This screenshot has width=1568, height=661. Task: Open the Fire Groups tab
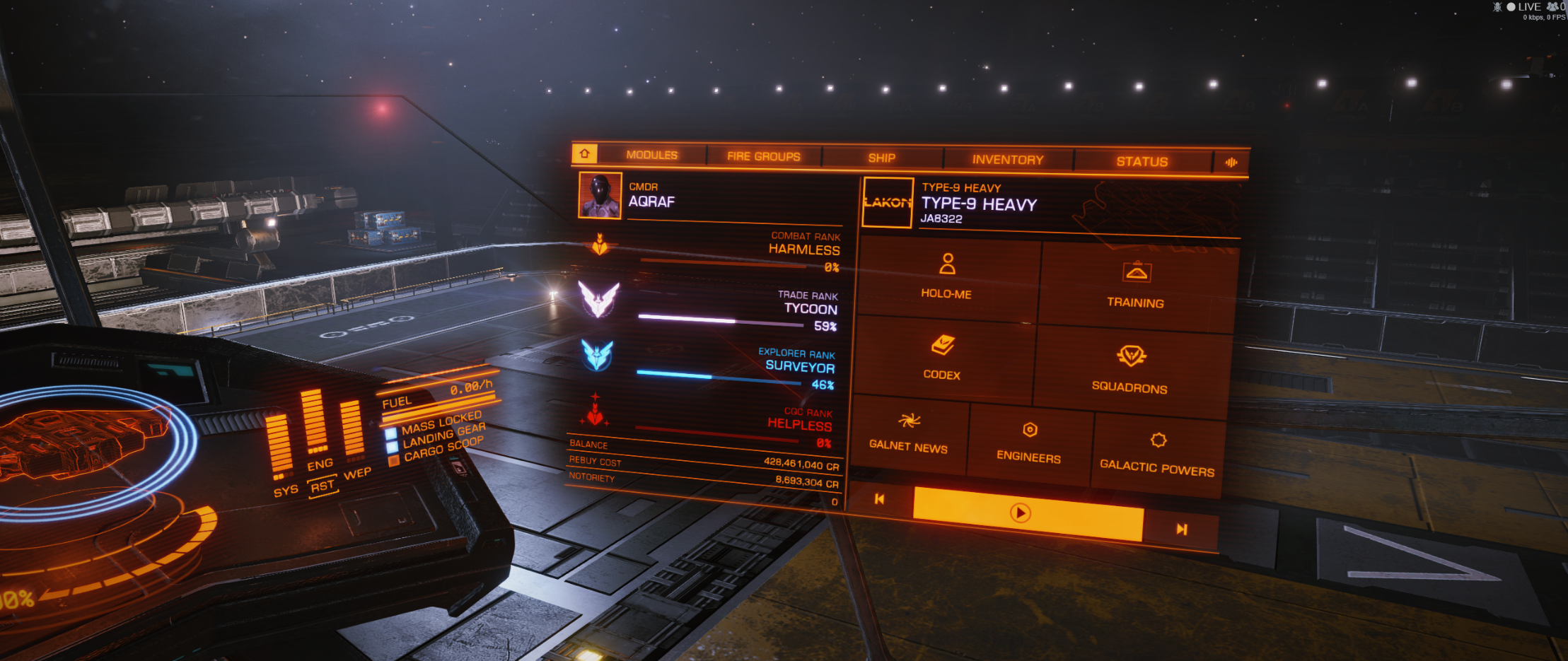[763, 156]
